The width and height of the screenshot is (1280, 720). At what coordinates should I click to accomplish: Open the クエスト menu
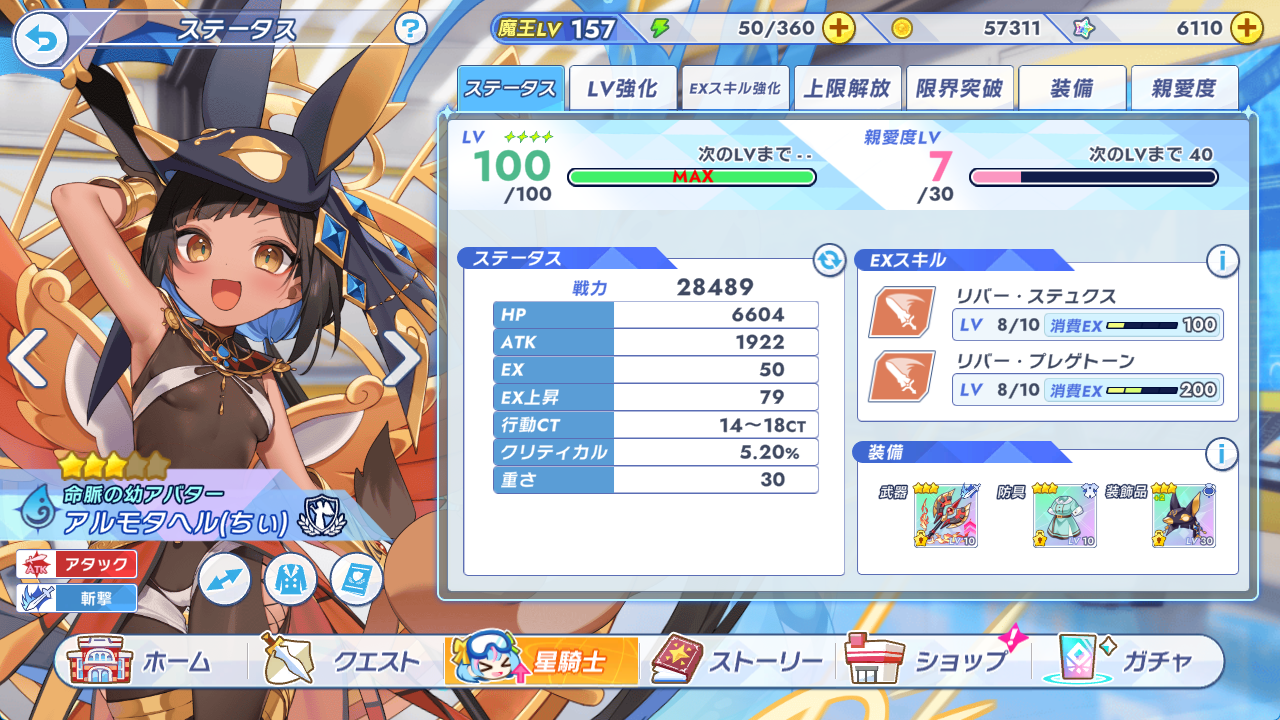pyautogui.click(x=342, y=661)
